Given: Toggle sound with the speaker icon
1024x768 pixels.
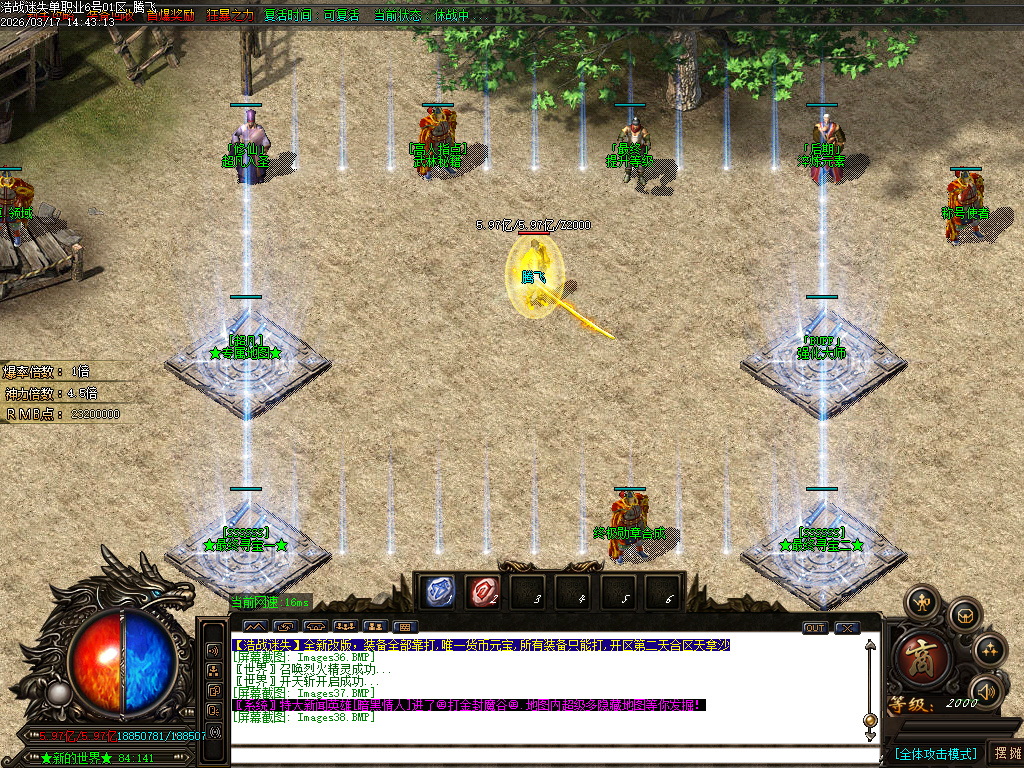Looking at the screenshot, I should (x=987, y=691).
